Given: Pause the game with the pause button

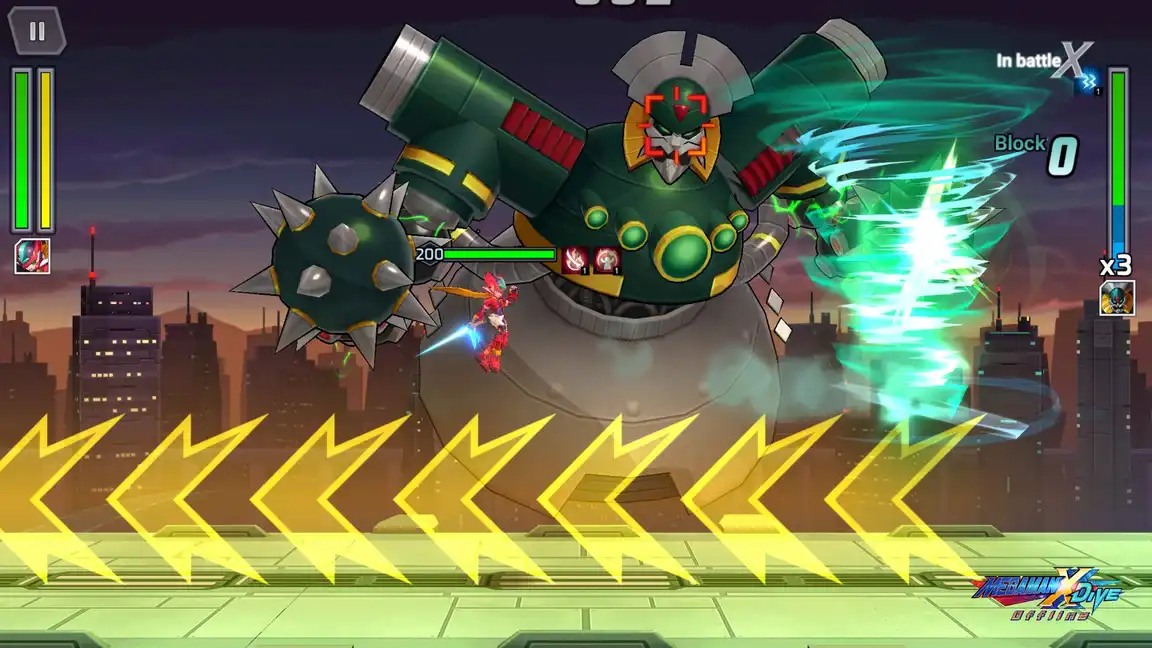Looking at the screenshot, I should tap(37, 31).
